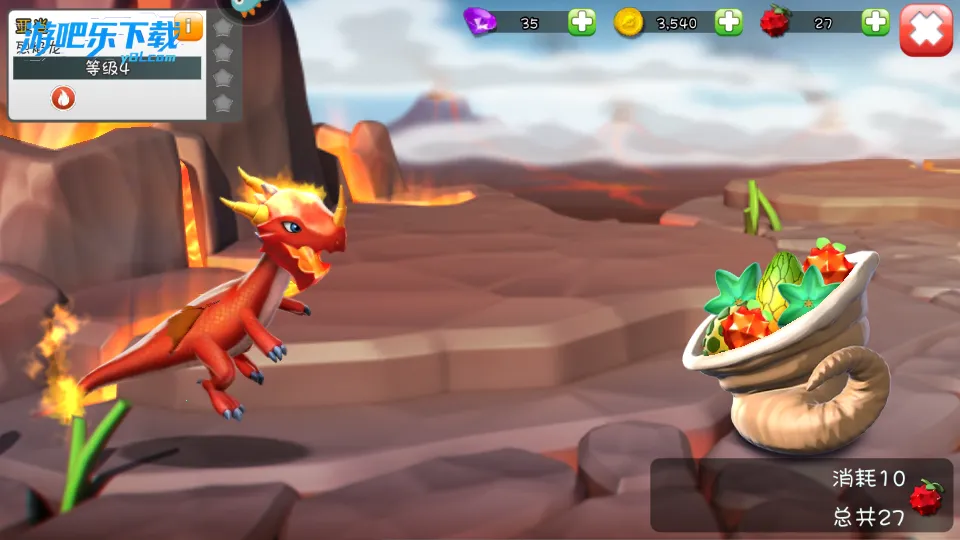Add more red berry food
The height and width of the screenshot is (540, 960).
pyautogui.click(x=875, y=22)
